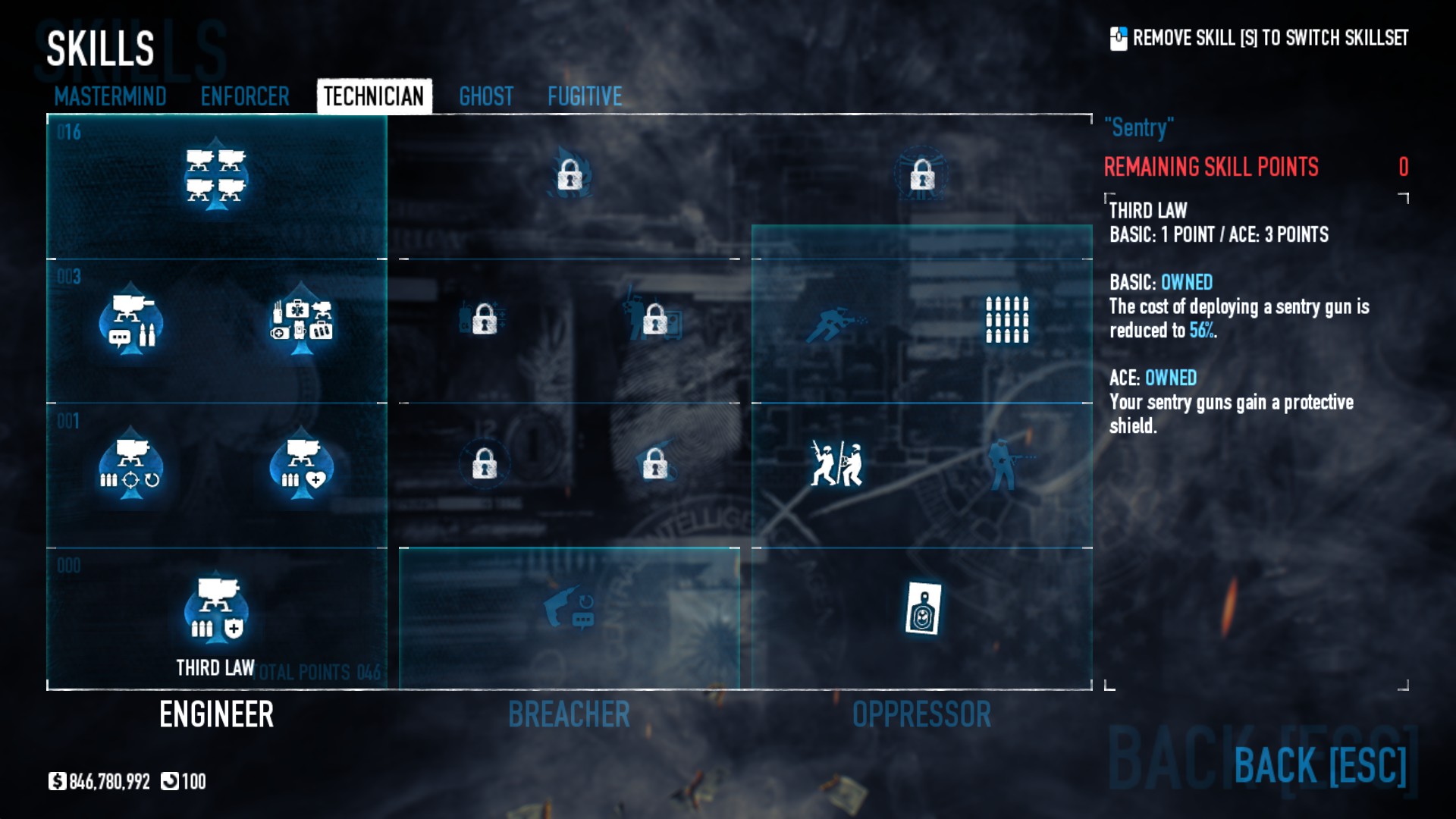1456x819 pixels.
Task: Pick the bullet rows ammo skill icon
Action: click(1007, 319)
